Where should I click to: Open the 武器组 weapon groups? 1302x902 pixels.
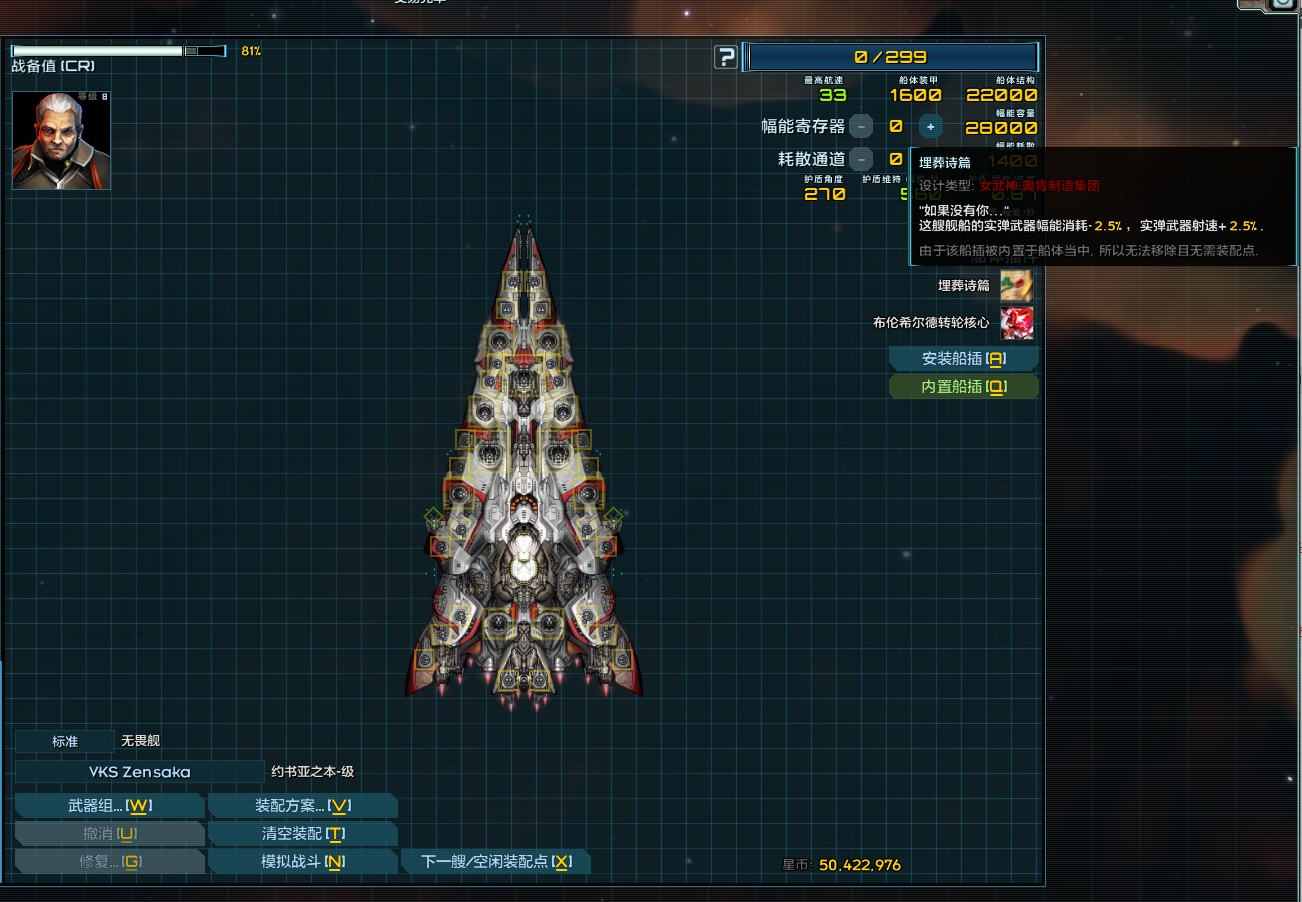click(110, 806)
